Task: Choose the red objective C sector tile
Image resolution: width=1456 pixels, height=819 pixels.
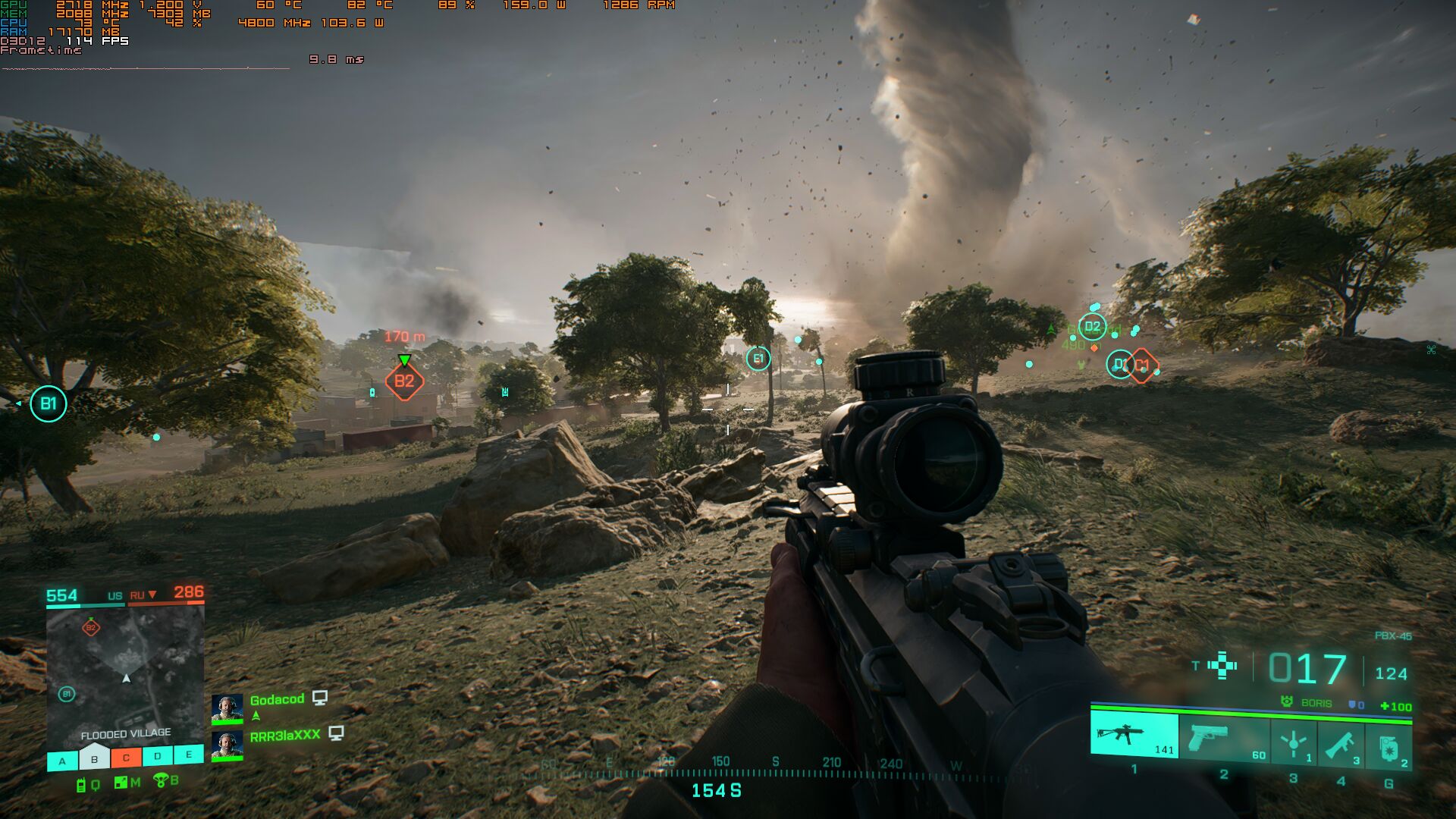Action: [x=126, y=758]
